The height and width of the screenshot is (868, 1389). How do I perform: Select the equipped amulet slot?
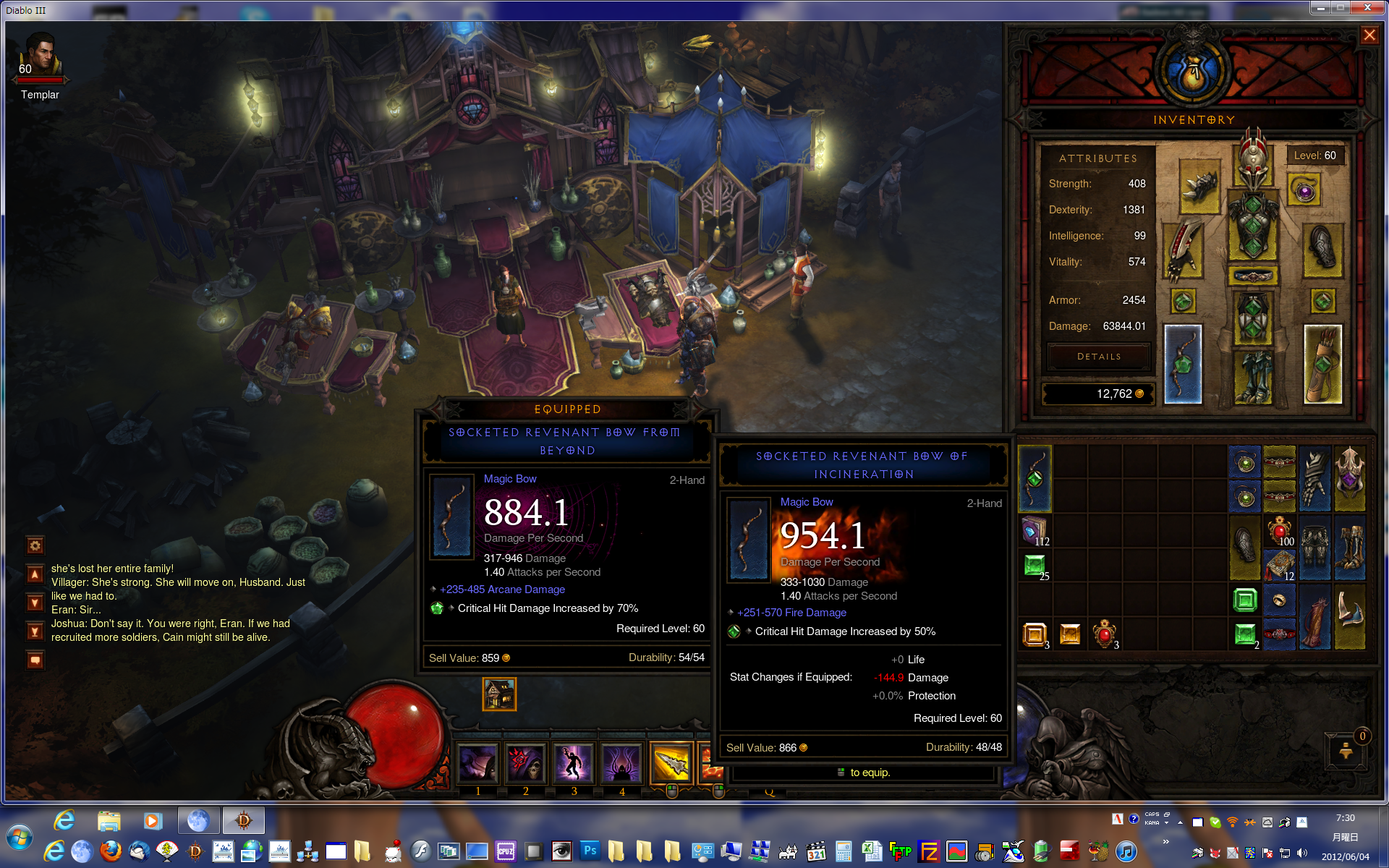pyautogui.click(x=1304, y=192)
